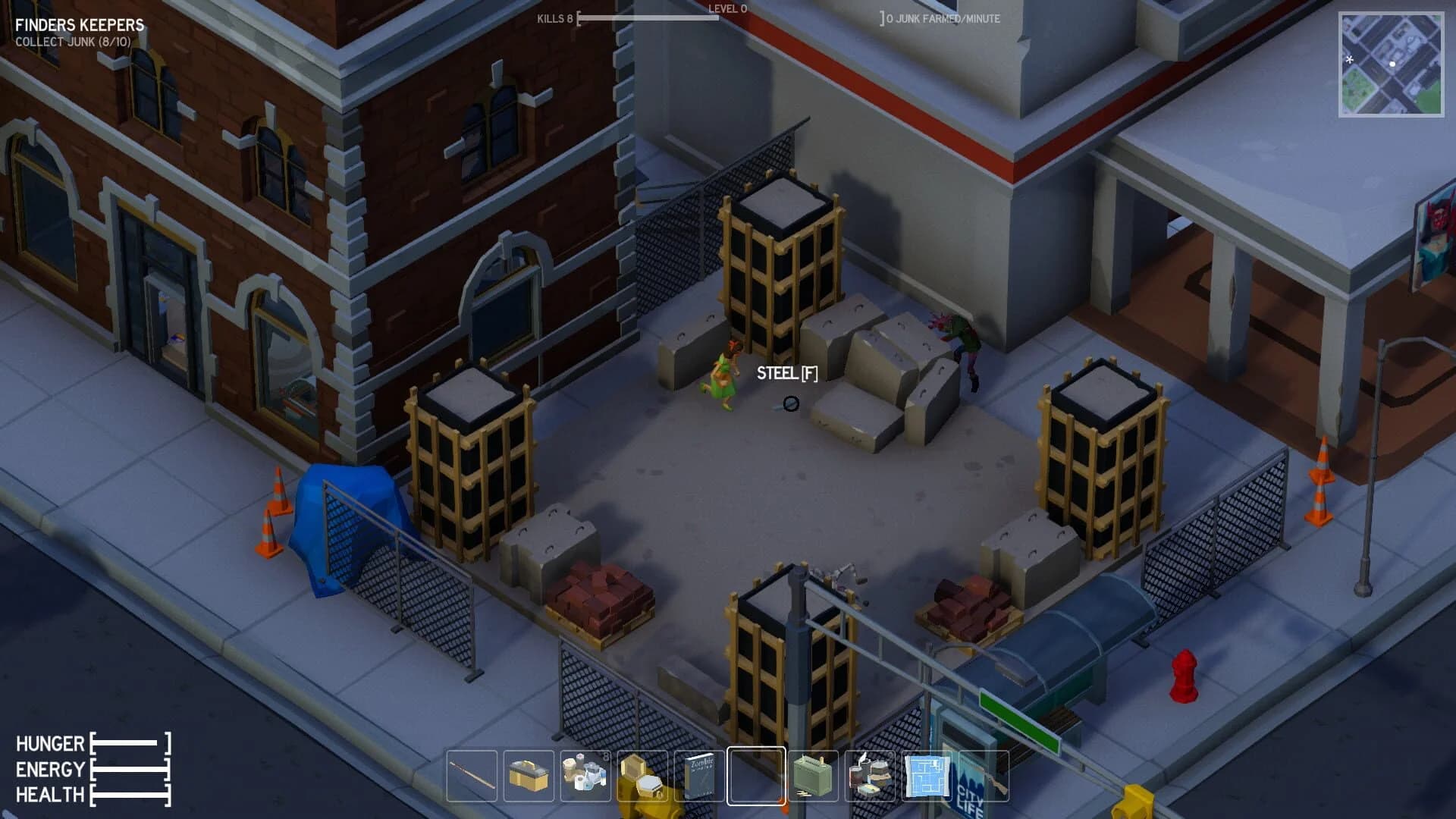
Task: Click the HEALTH bar at bottom left
Action: (x=129, y=796)
